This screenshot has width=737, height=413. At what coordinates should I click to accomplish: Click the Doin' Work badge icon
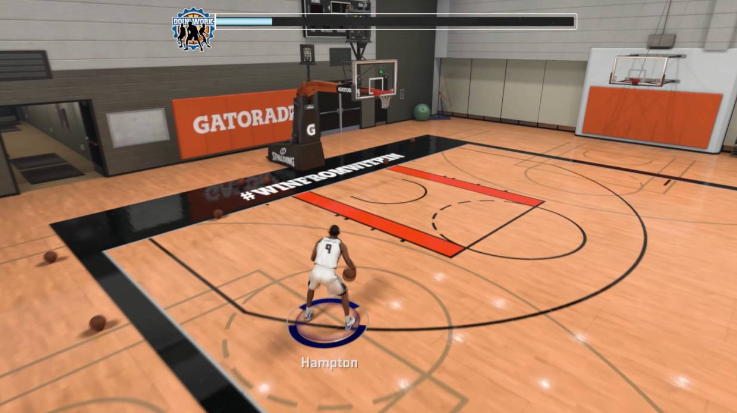193,28
